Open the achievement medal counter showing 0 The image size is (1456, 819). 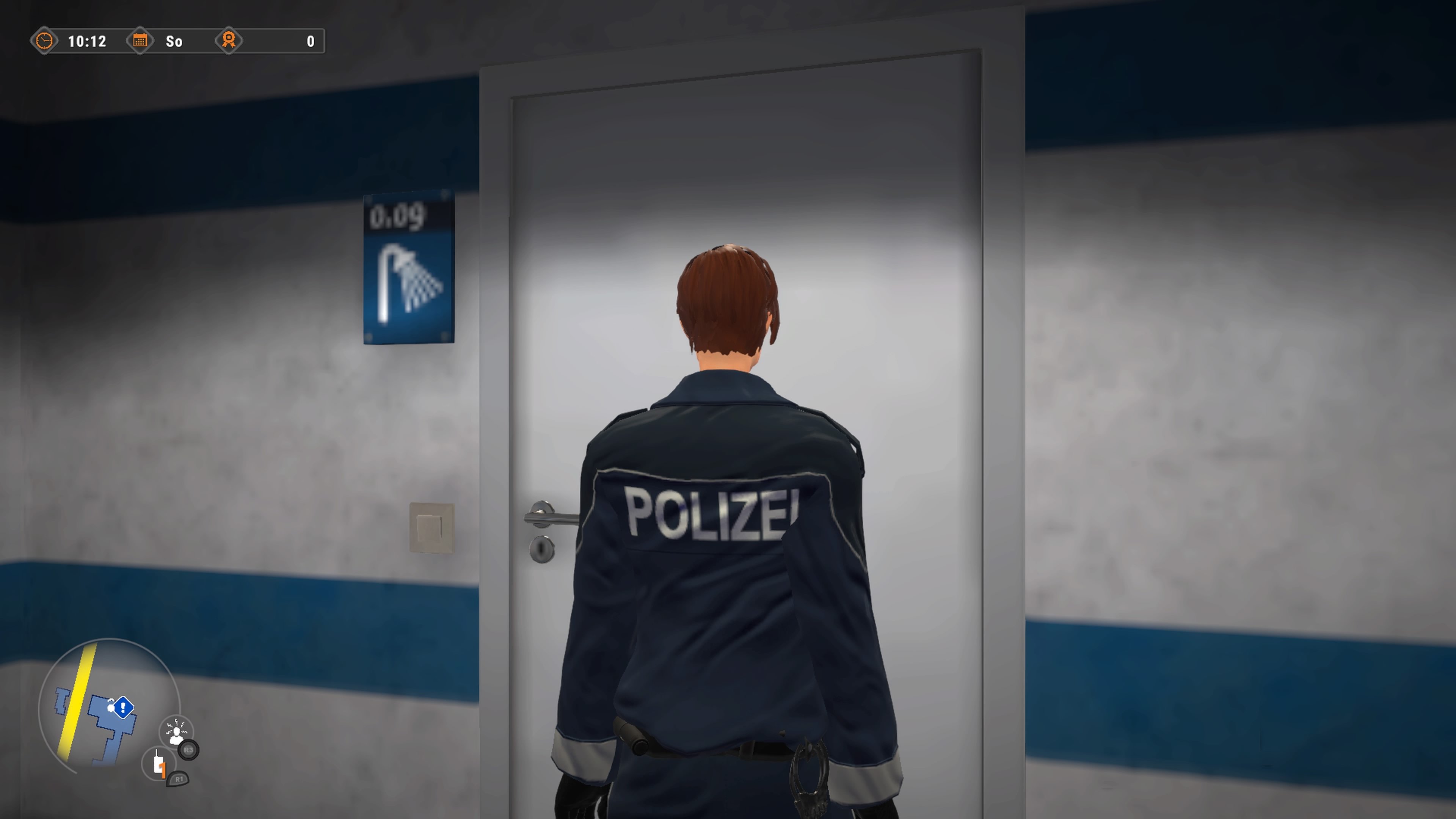229,41
